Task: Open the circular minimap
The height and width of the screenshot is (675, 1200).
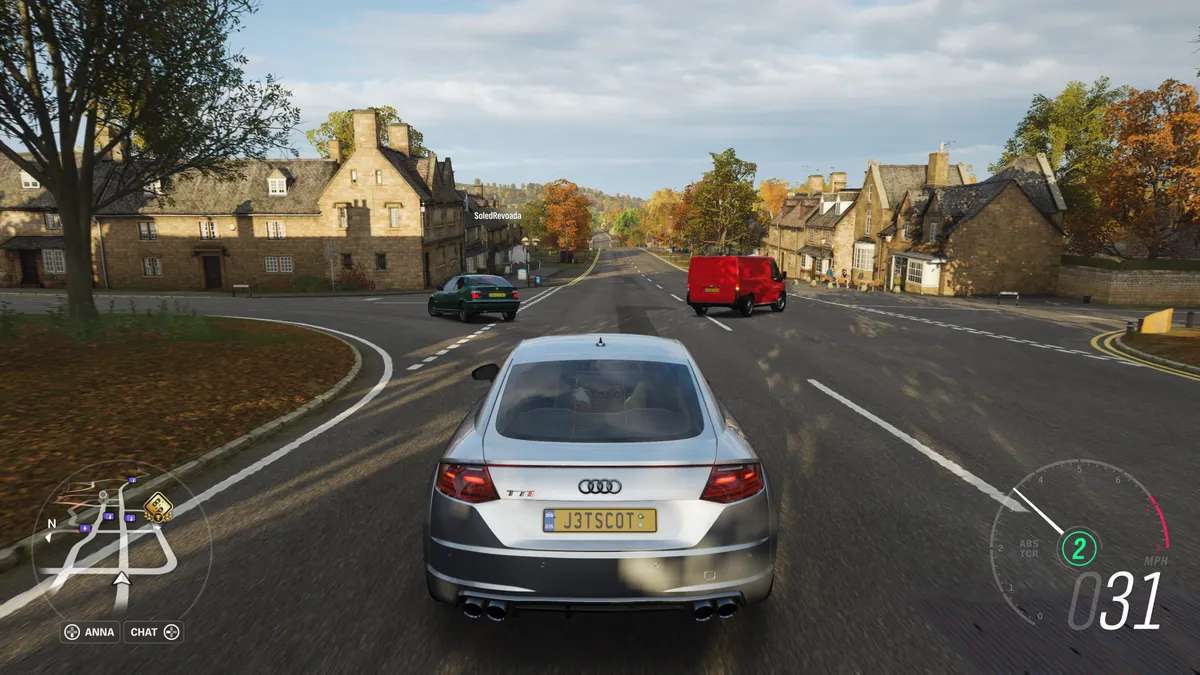Action: pos(120,540)
